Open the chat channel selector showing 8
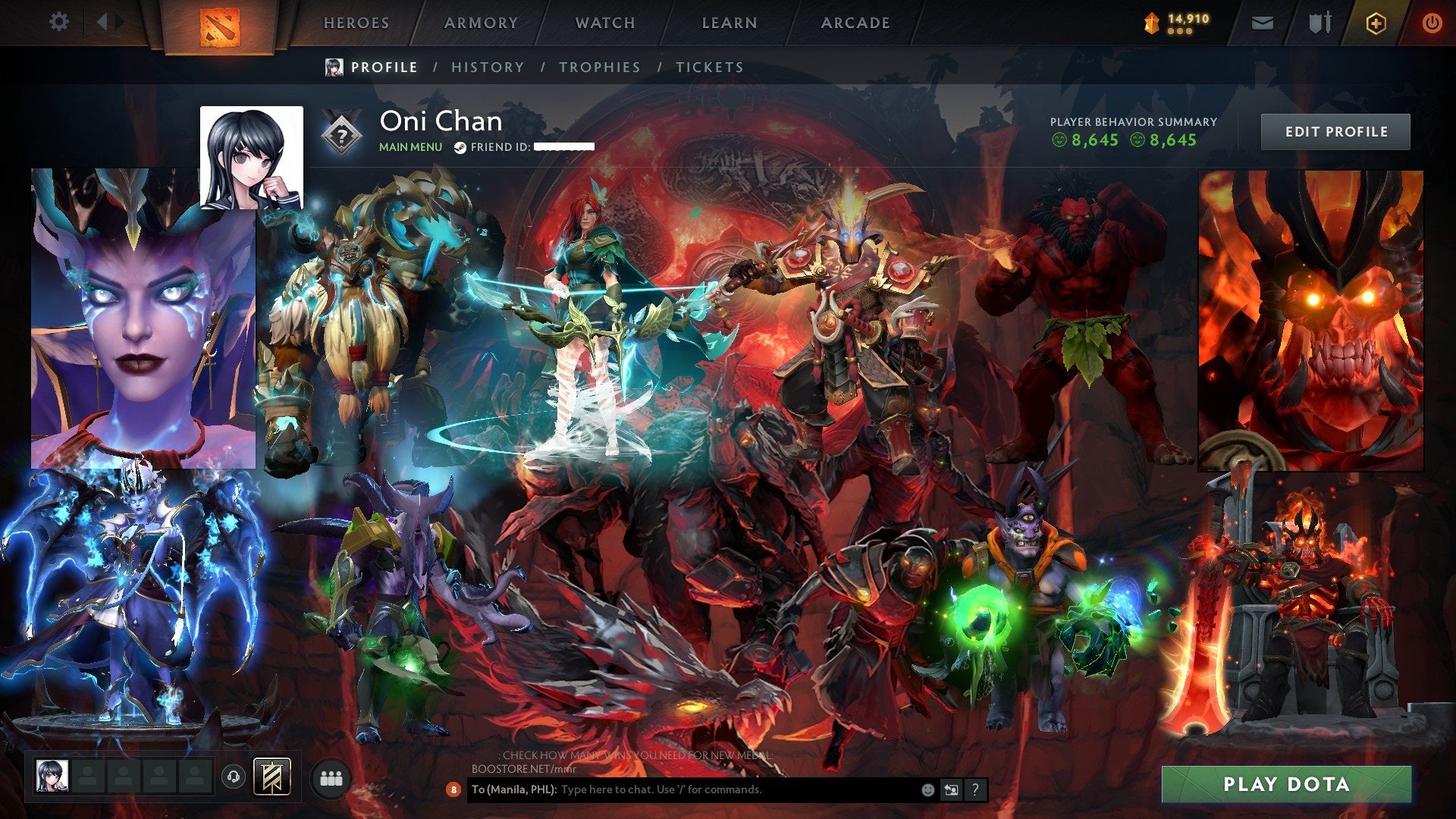 (453, 789)
